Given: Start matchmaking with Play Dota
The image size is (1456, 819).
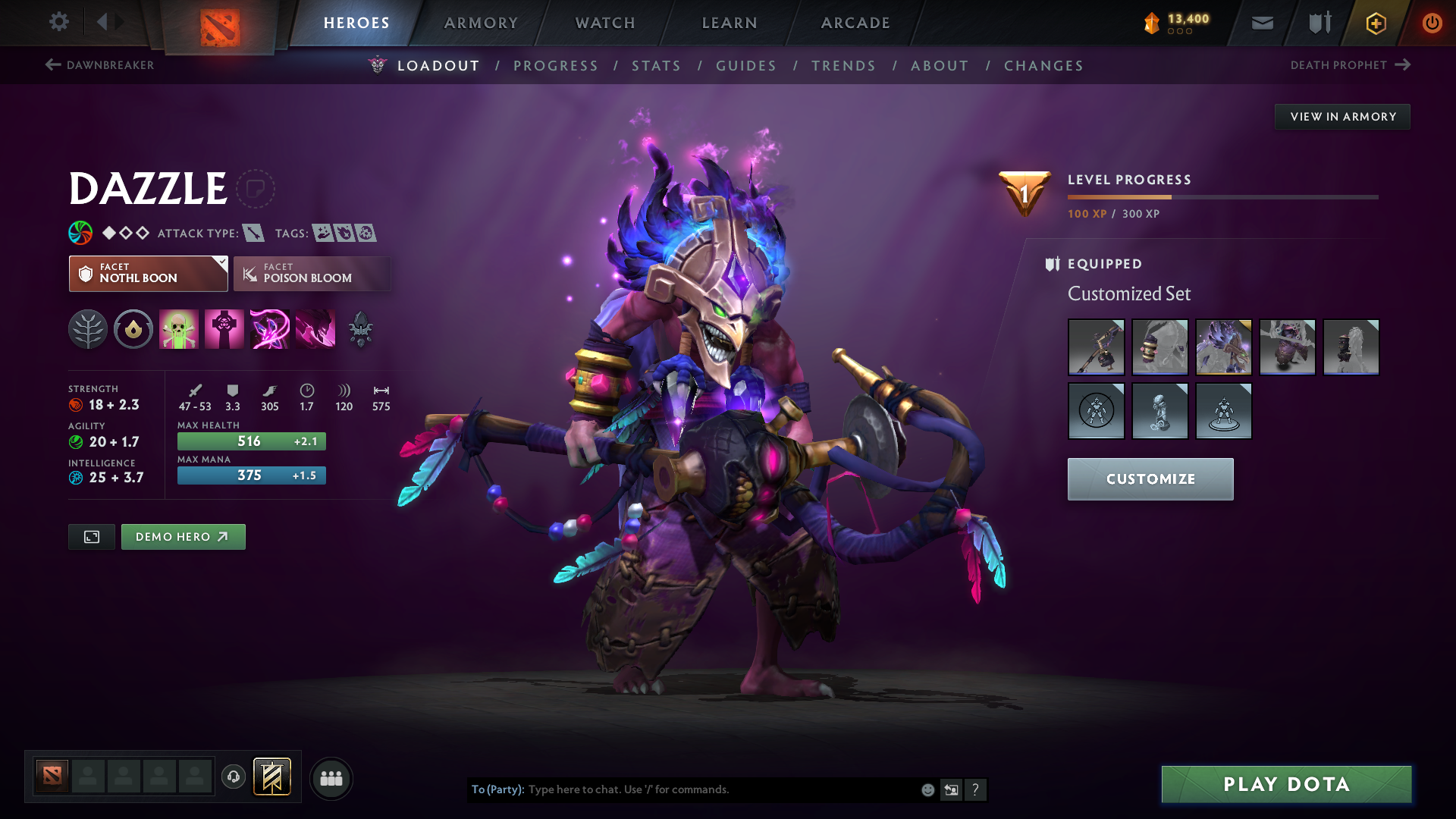Looking at the screenshot, I should [x=1286, y=784].
